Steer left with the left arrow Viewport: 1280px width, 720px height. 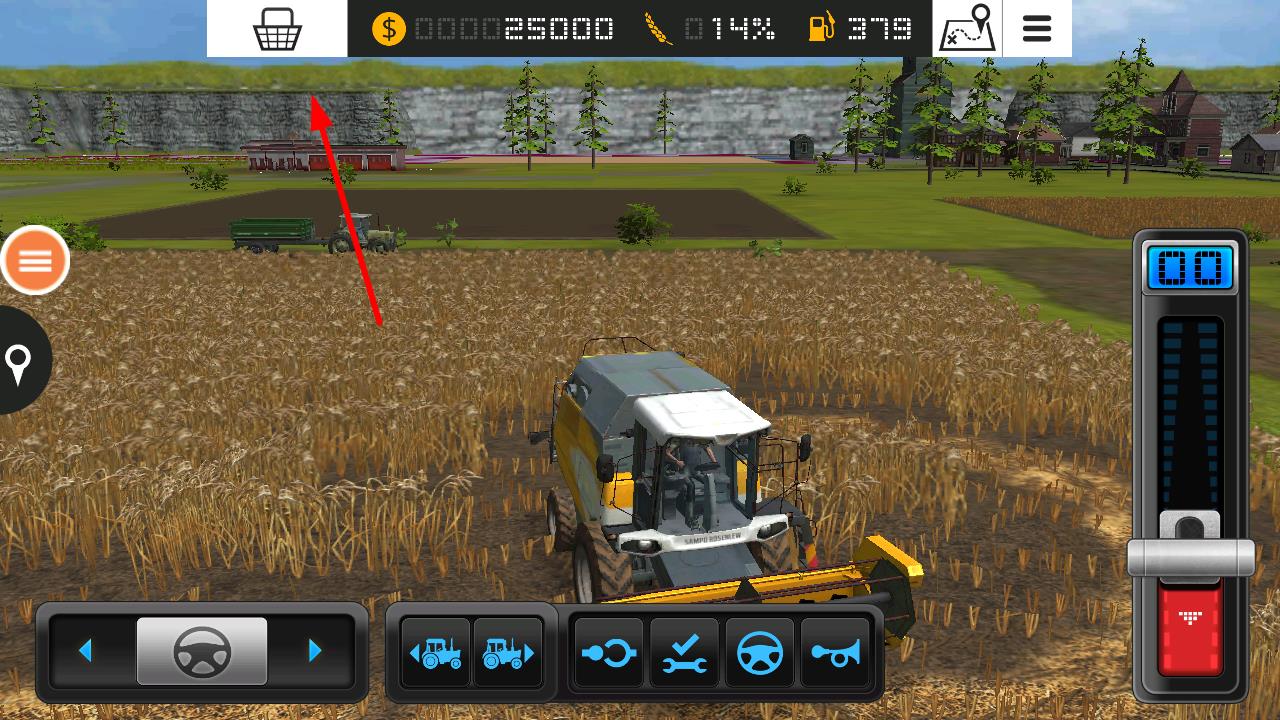86,651
